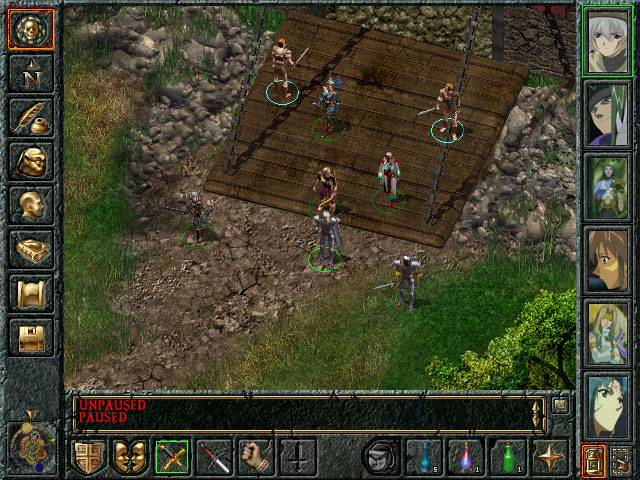The image size is (640, 480).
Task: Open the journal with the quill icon
Action: (x=30, y=116)
